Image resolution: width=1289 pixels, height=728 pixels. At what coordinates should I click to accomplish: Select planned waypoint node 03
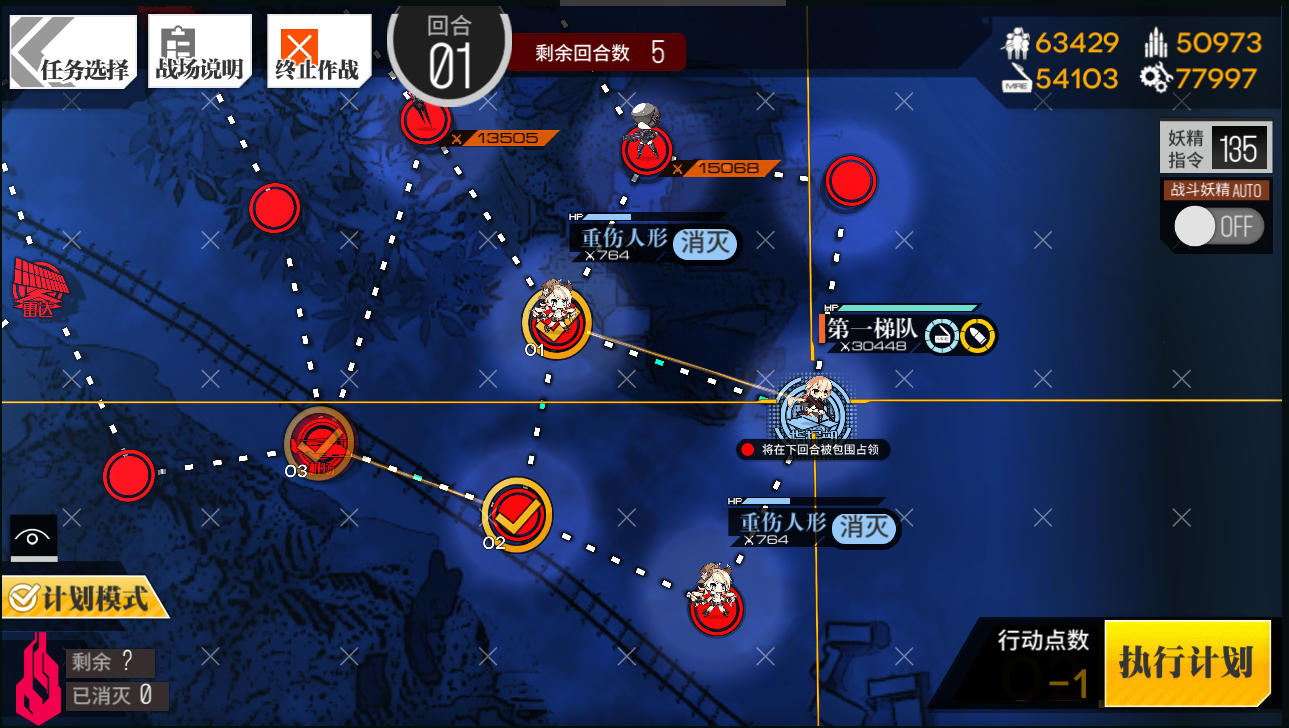tap(319, 441)
